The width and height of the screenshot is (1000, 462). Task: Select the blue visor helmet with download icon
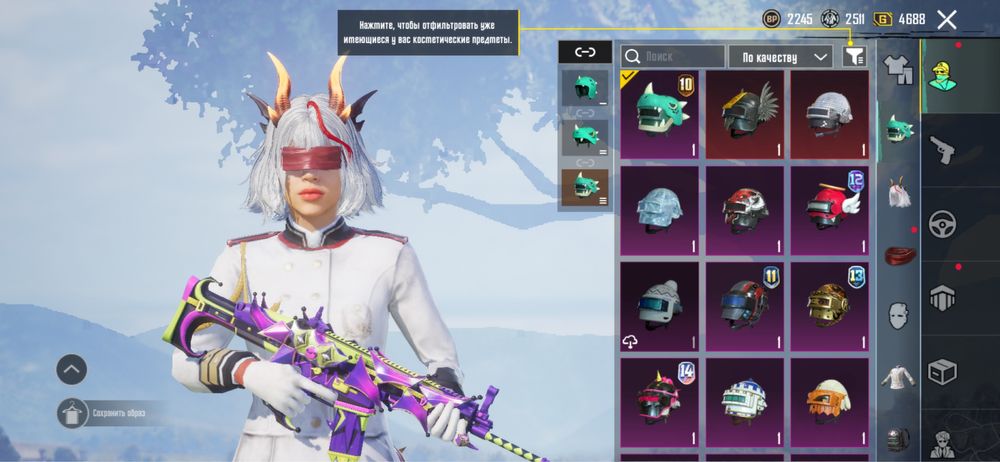coord(659,304)
